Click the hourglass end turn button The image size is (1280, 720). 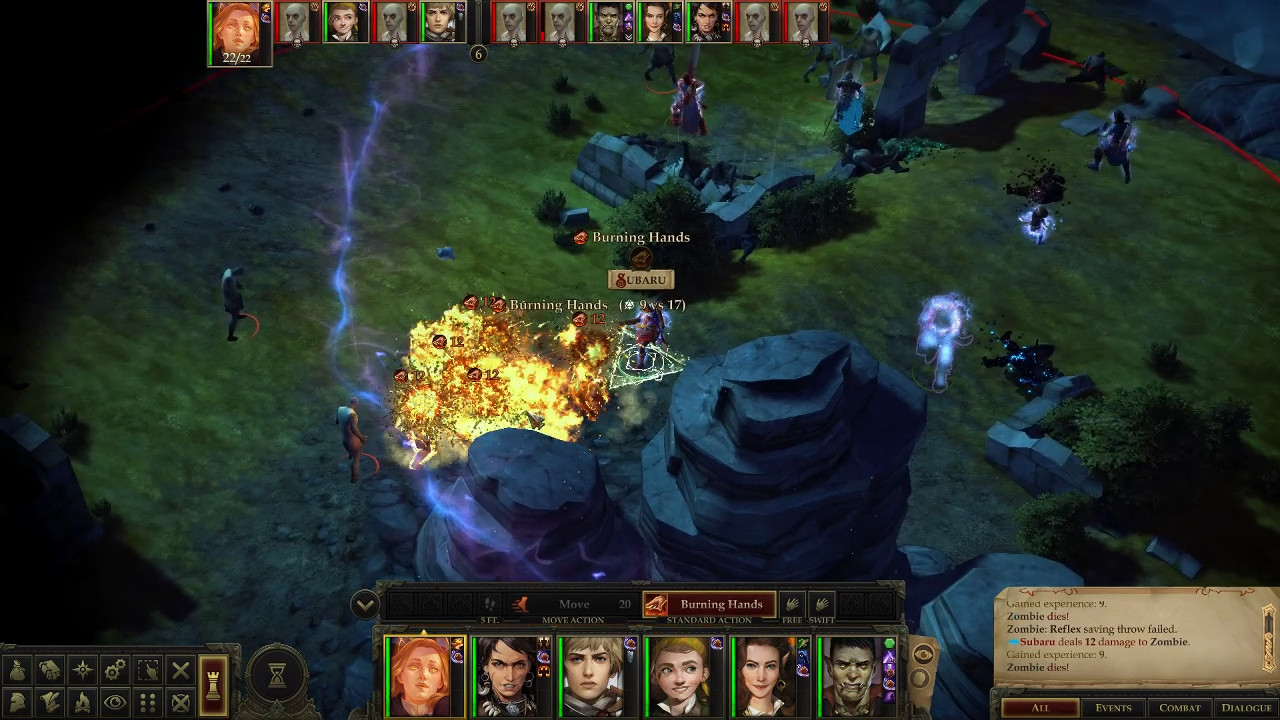pyautogui.click(x=277, y=677)
